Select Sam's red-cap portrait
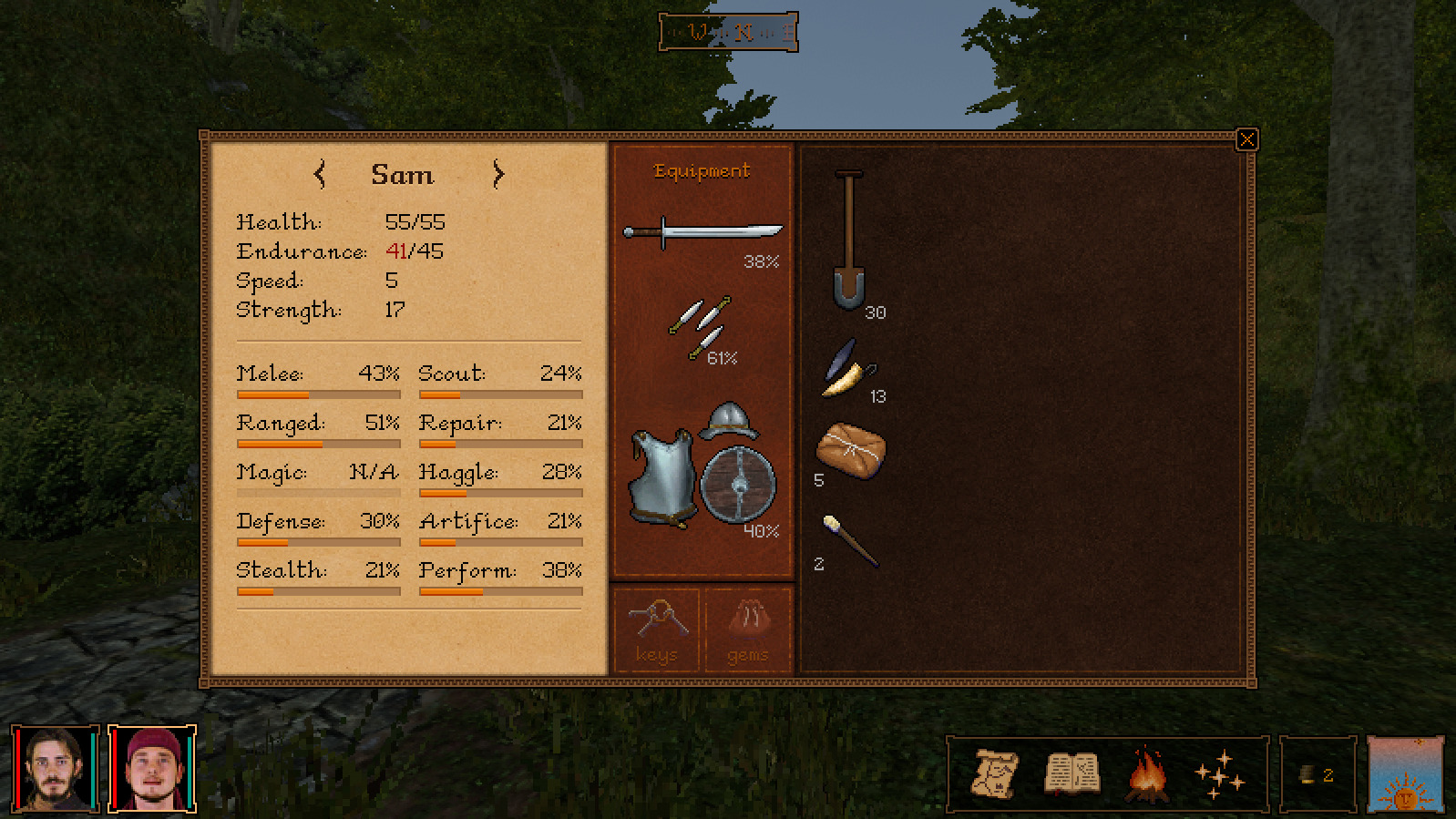1456x819 pixels. 150,769
